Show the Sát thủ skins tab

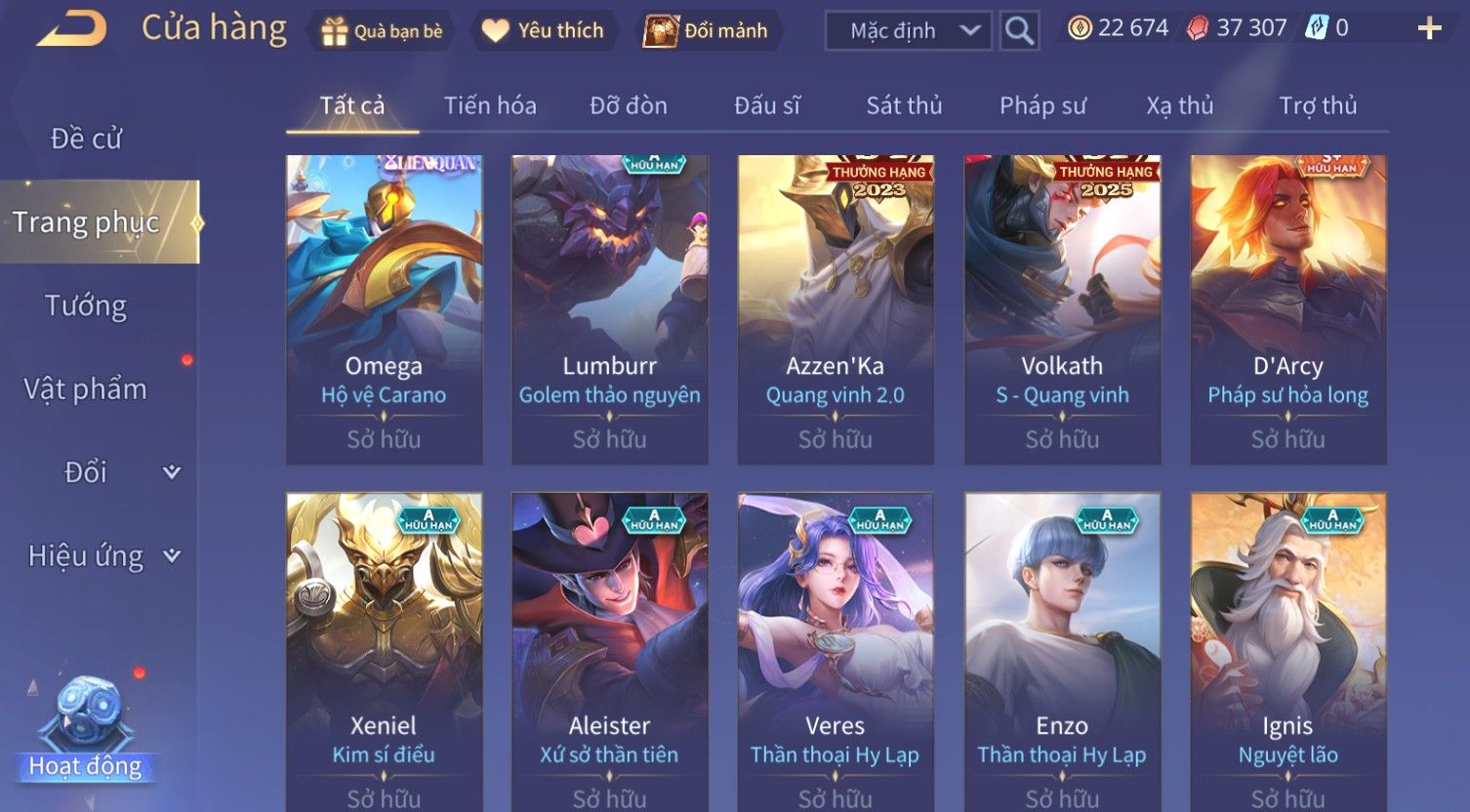coord(904,105)
